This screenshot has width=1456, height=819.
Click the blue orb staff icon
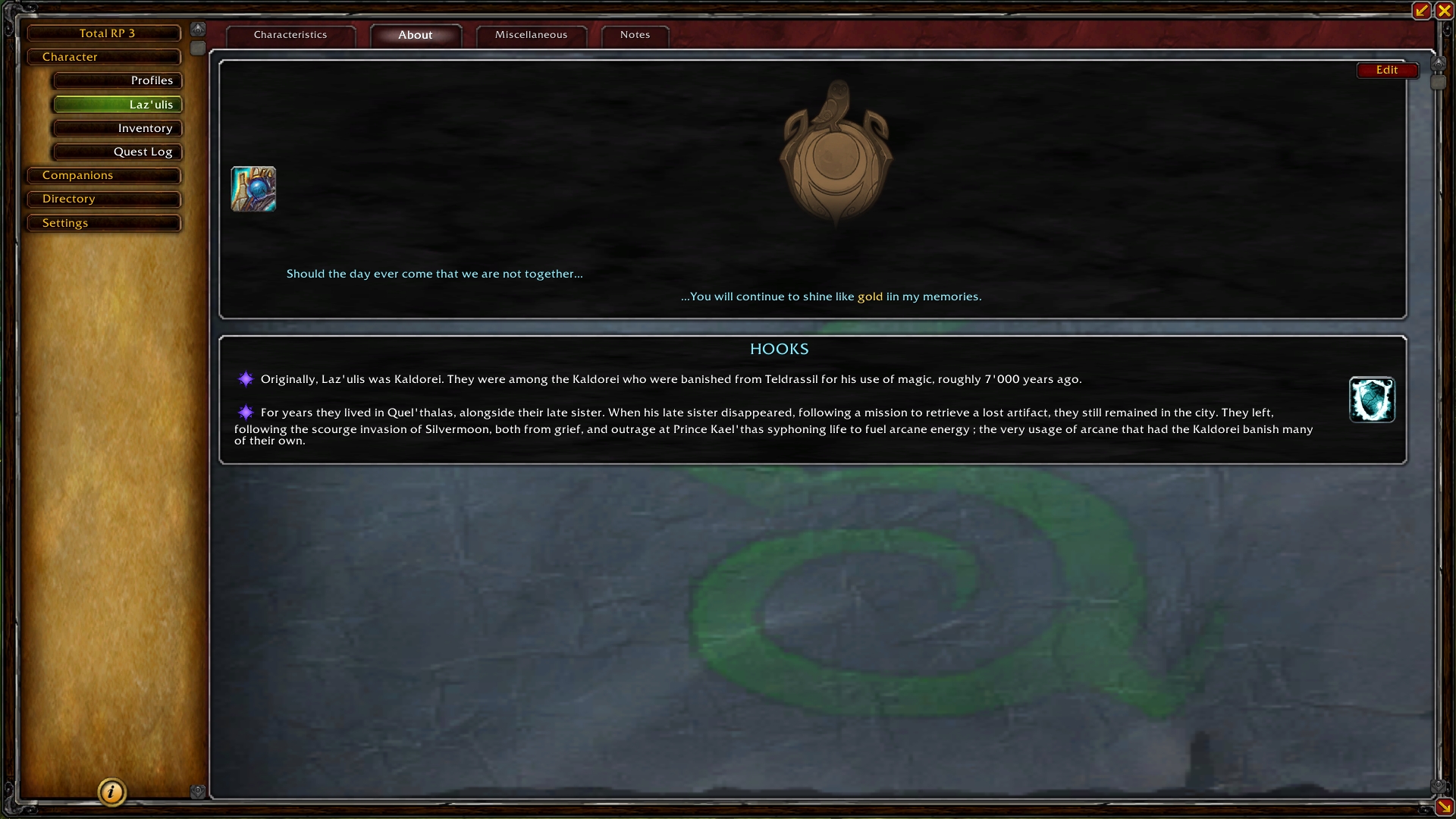pyautogui.click(x=253, y=189)
